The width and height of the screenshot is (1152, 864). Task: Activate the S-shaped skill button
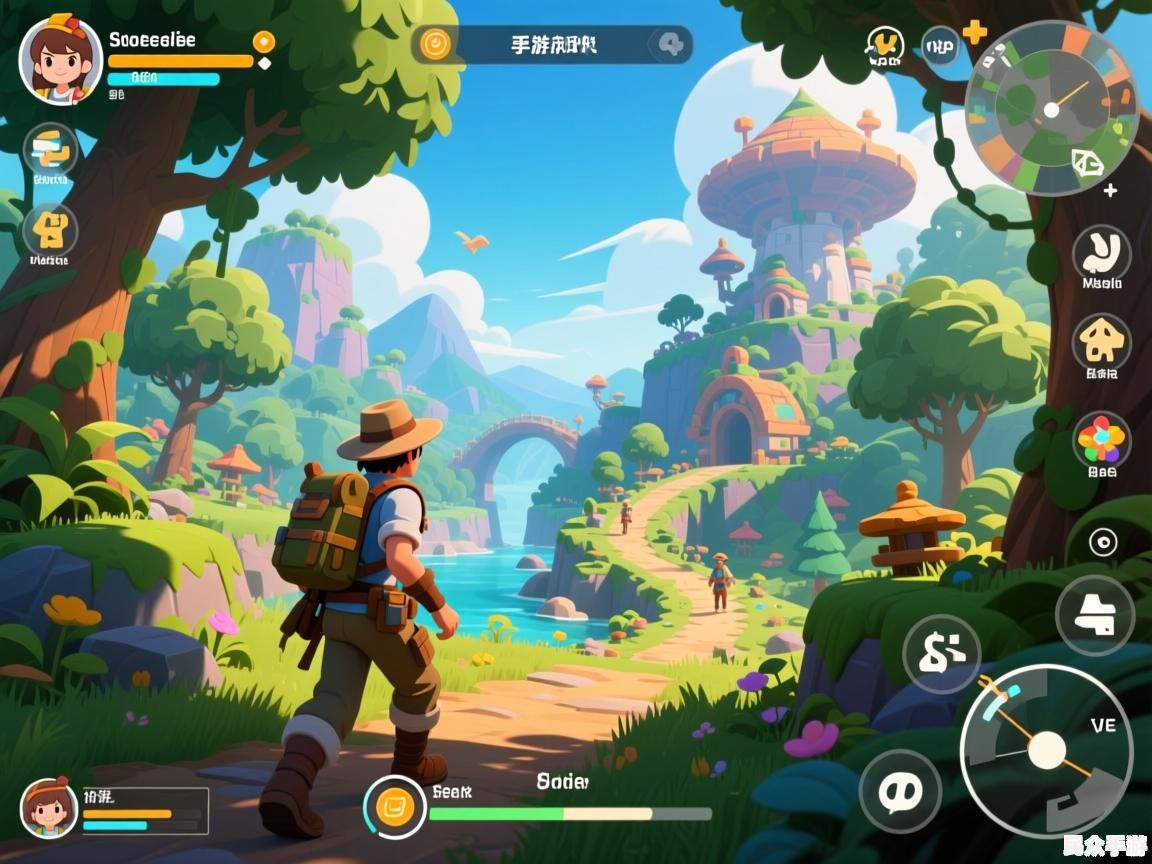coord(941,654)
